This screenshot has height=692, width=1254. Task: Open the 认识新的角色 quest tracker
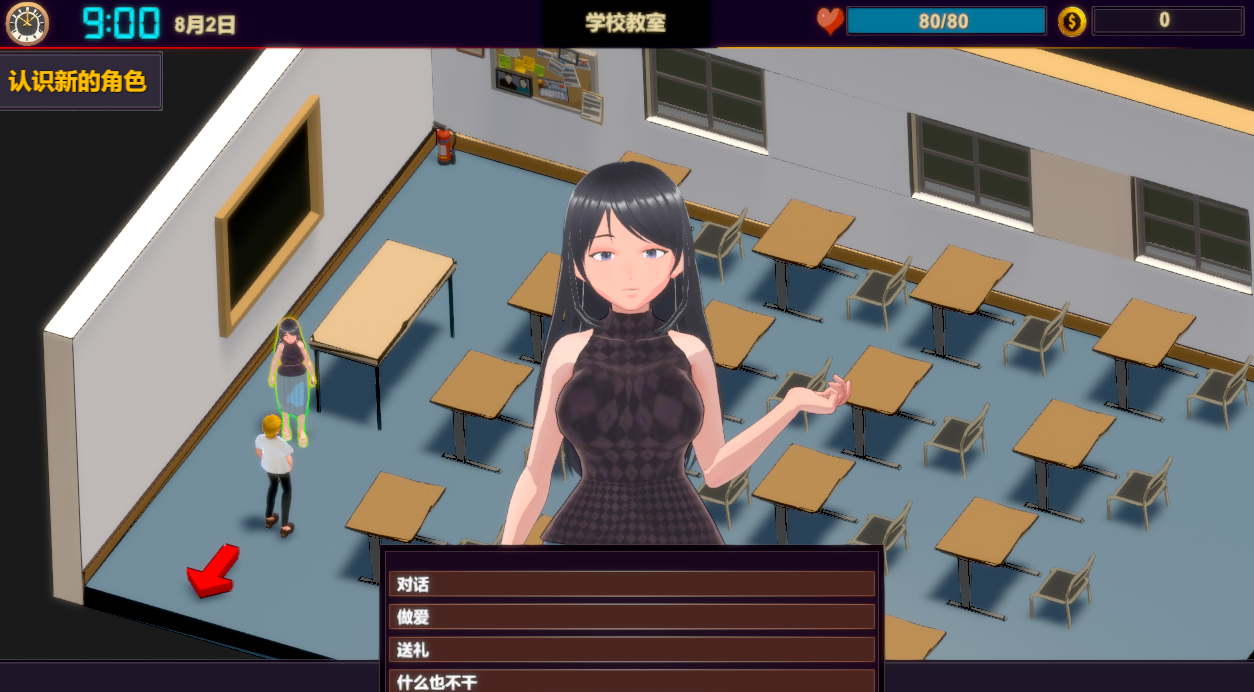(79, 81)
